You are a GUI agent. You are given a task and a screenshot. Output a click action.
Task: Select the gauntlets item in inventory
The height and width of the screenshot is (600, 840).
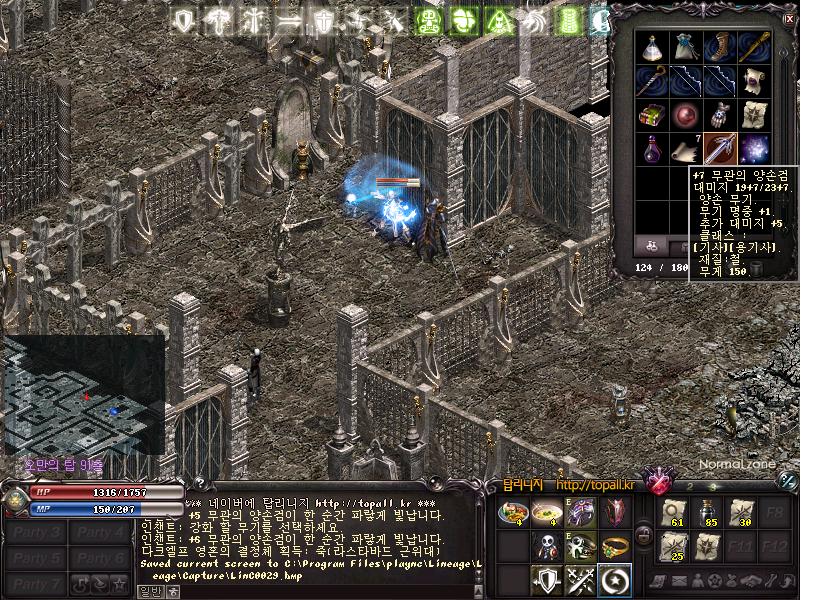coord(719,115)
